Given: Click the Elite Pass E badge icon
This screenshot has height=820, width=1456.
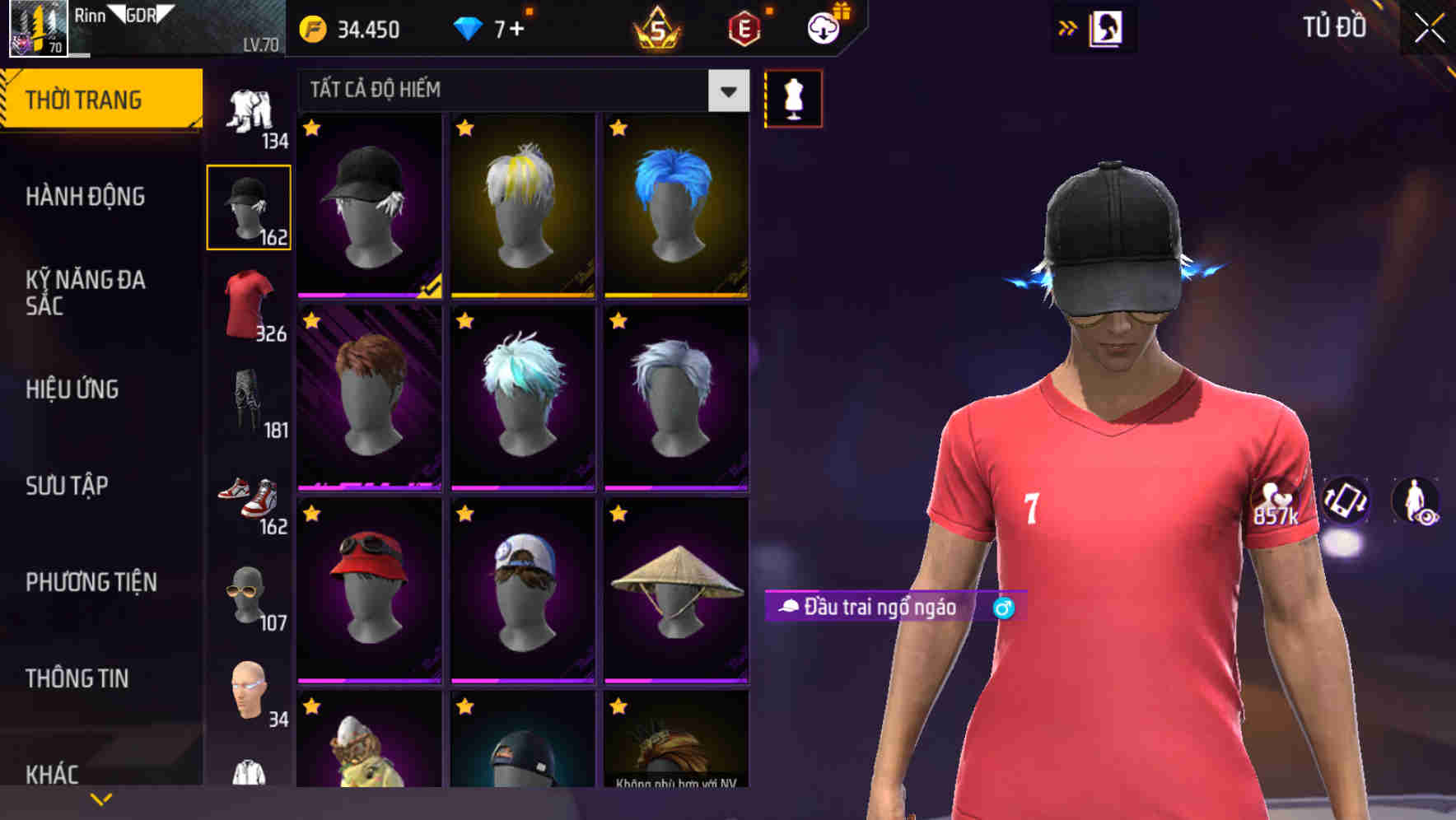Looking at the screenshot, I should (x=744, y=27).
